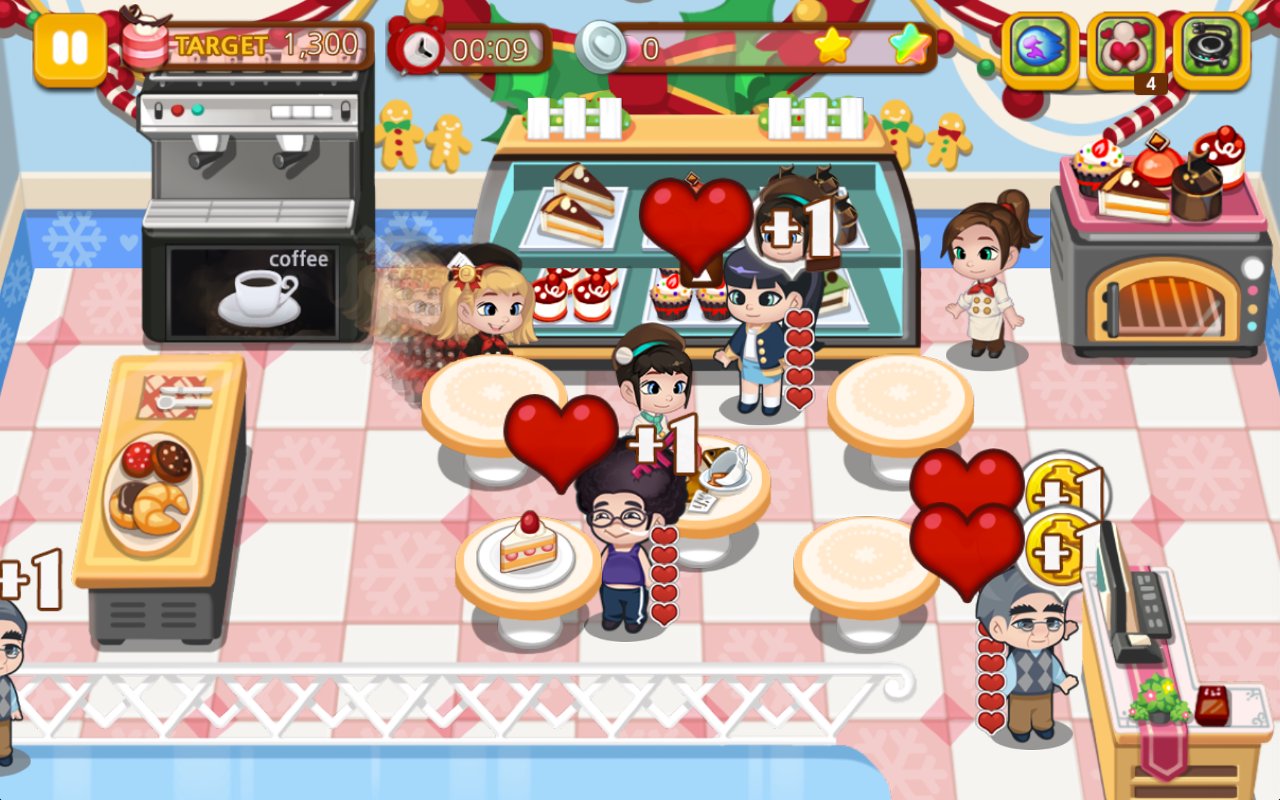Screen dimensions: 1280x800
Task: Click the silver heart coin icon
Action: [600, 44]
